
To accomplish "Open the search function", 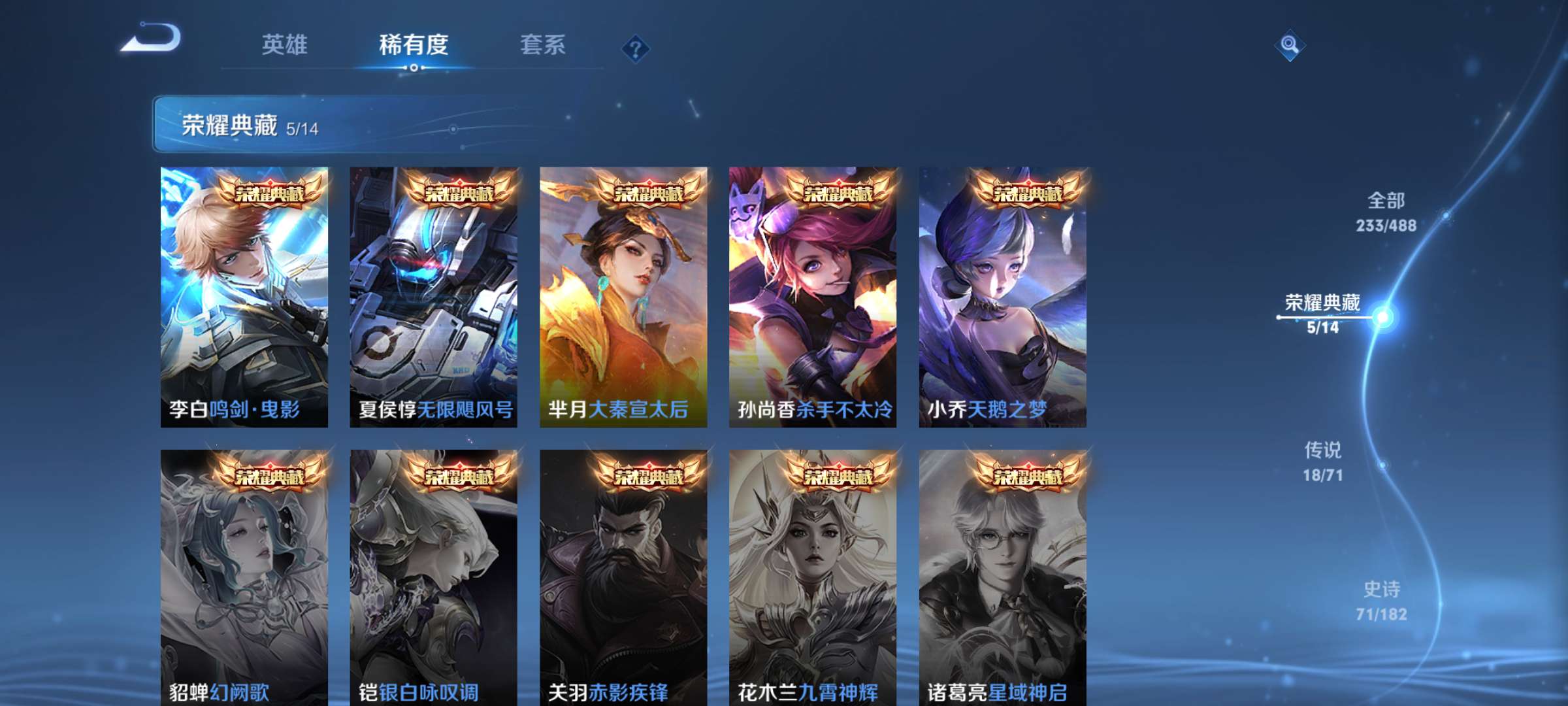I will click(x=1289, y=46).
